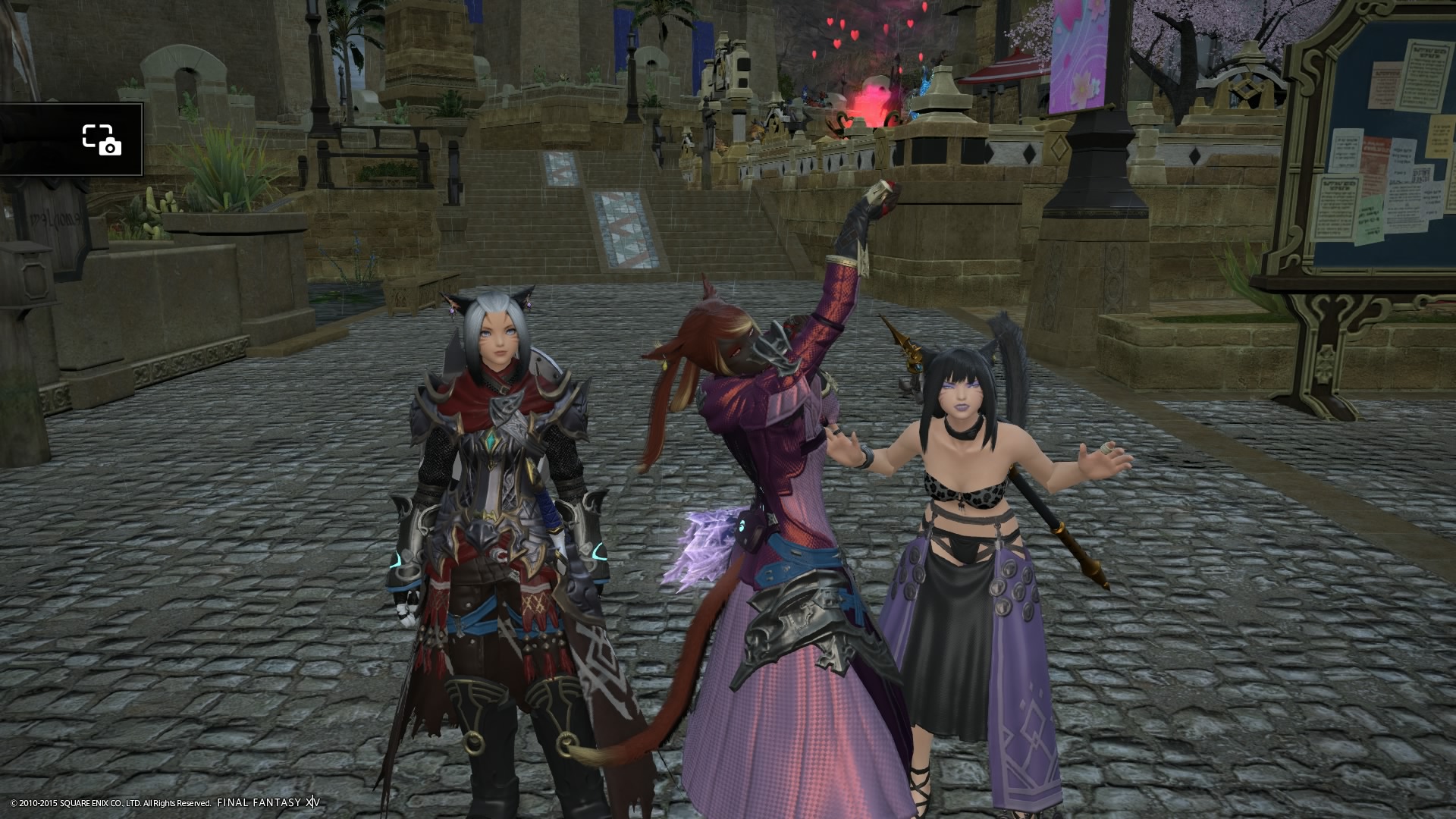Click the screenshot capture notification icon
This screenshot has width=1456, height=819.
[102, 140]
